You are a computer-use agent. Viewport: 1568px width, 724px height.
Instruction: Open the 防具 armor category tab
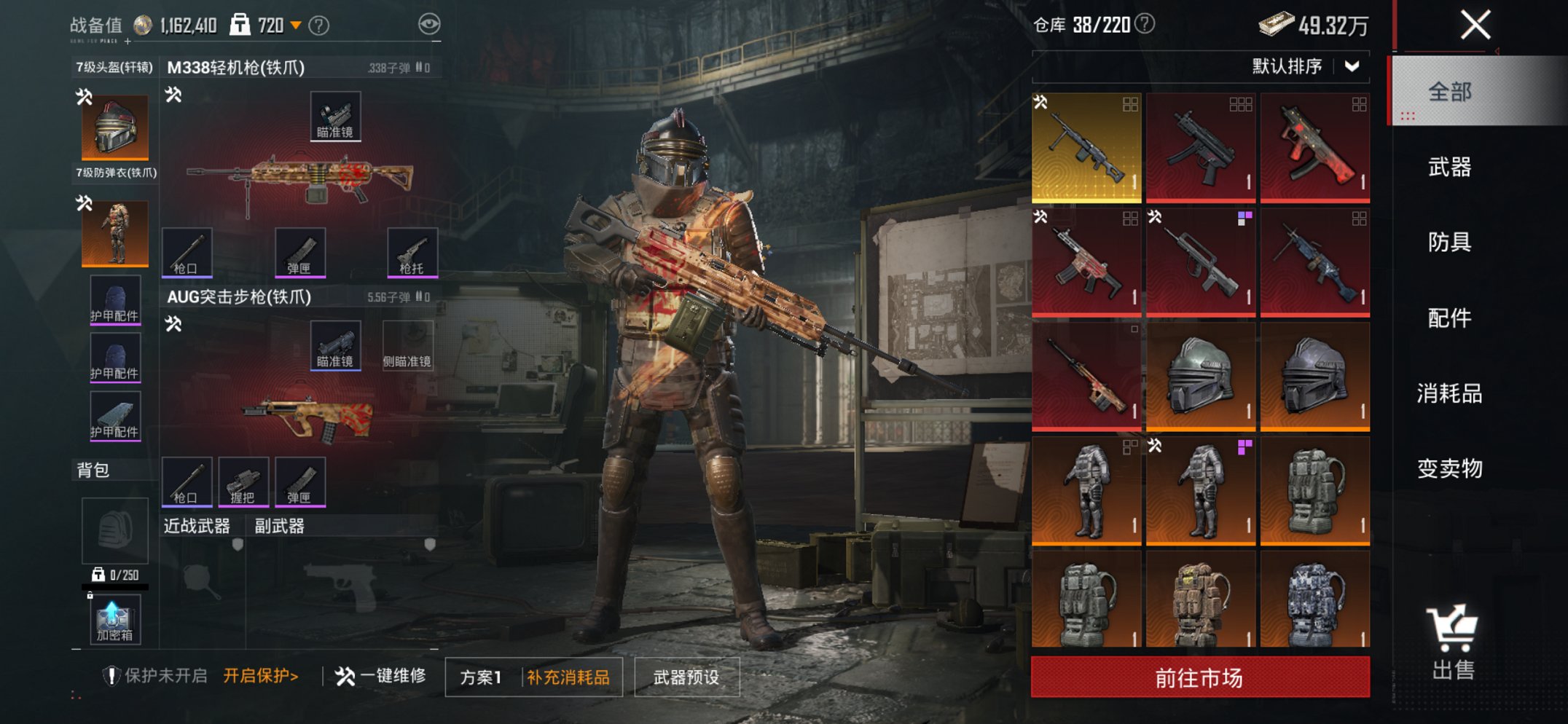tap(1453, 243)
